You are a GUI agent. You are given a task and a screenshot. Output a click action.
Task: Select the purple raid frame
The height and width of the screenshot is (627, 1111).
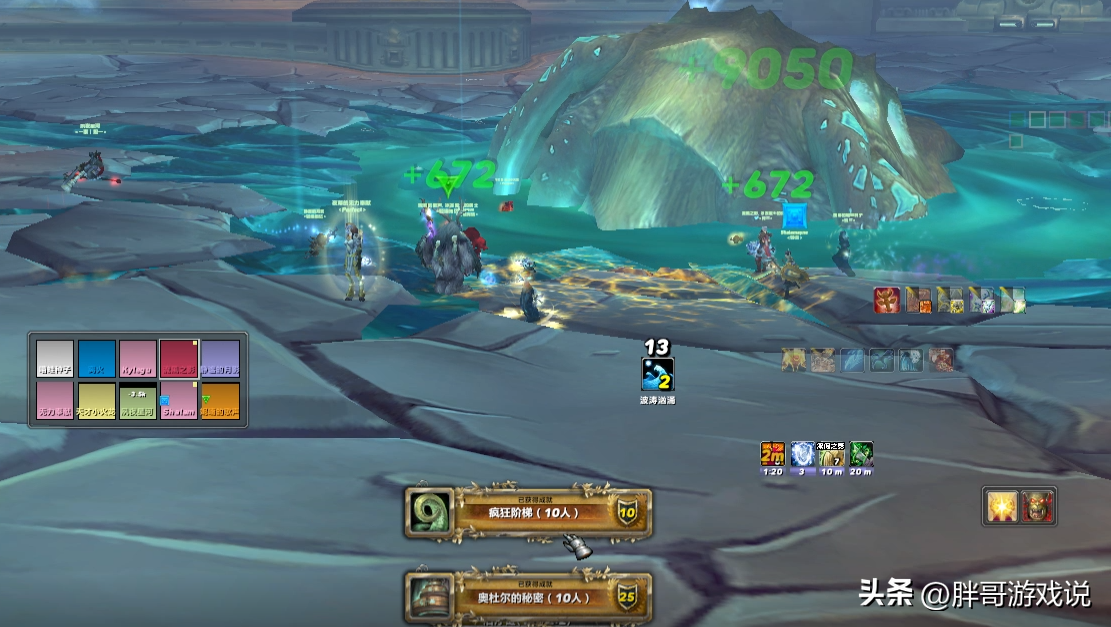pyautogui.click(x=220, y=359)
